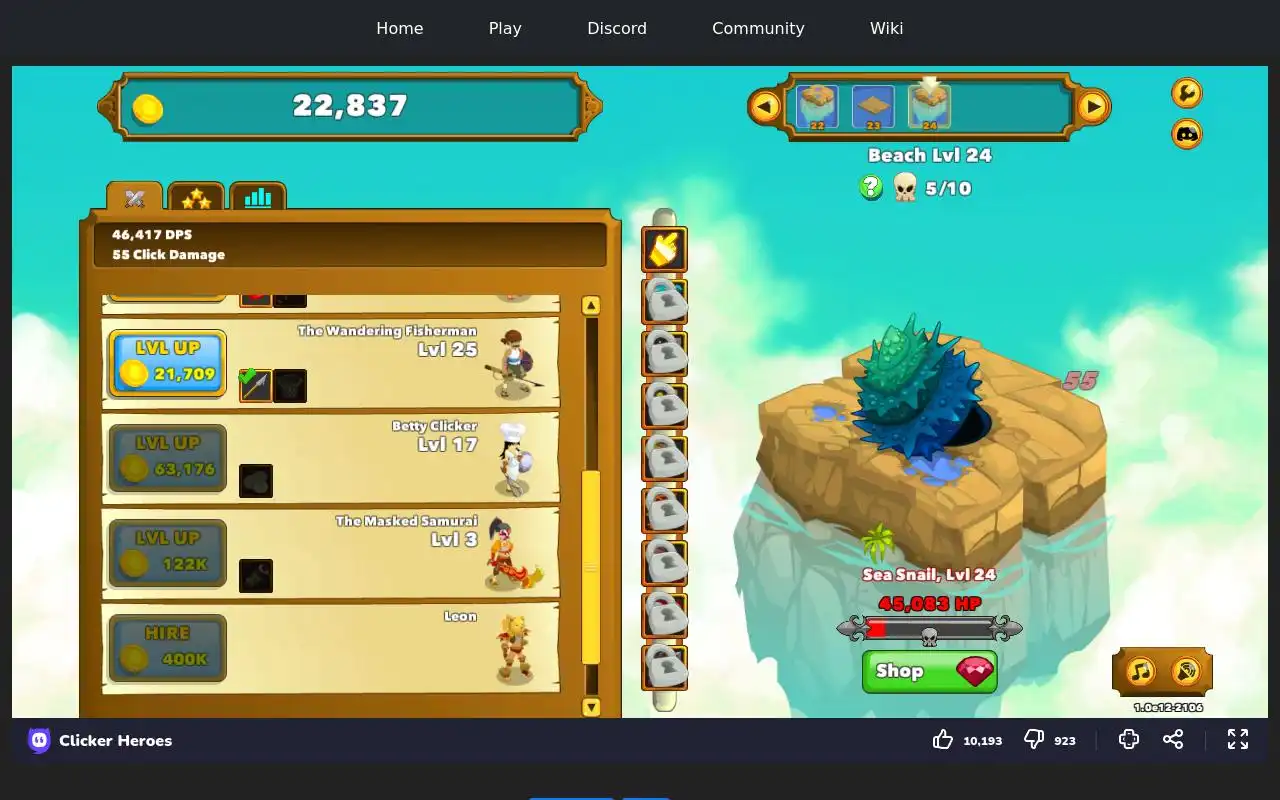Viewport: 1280px width, 800px height.
Task: Go to previous zone with left arrow
Action: 765,106
